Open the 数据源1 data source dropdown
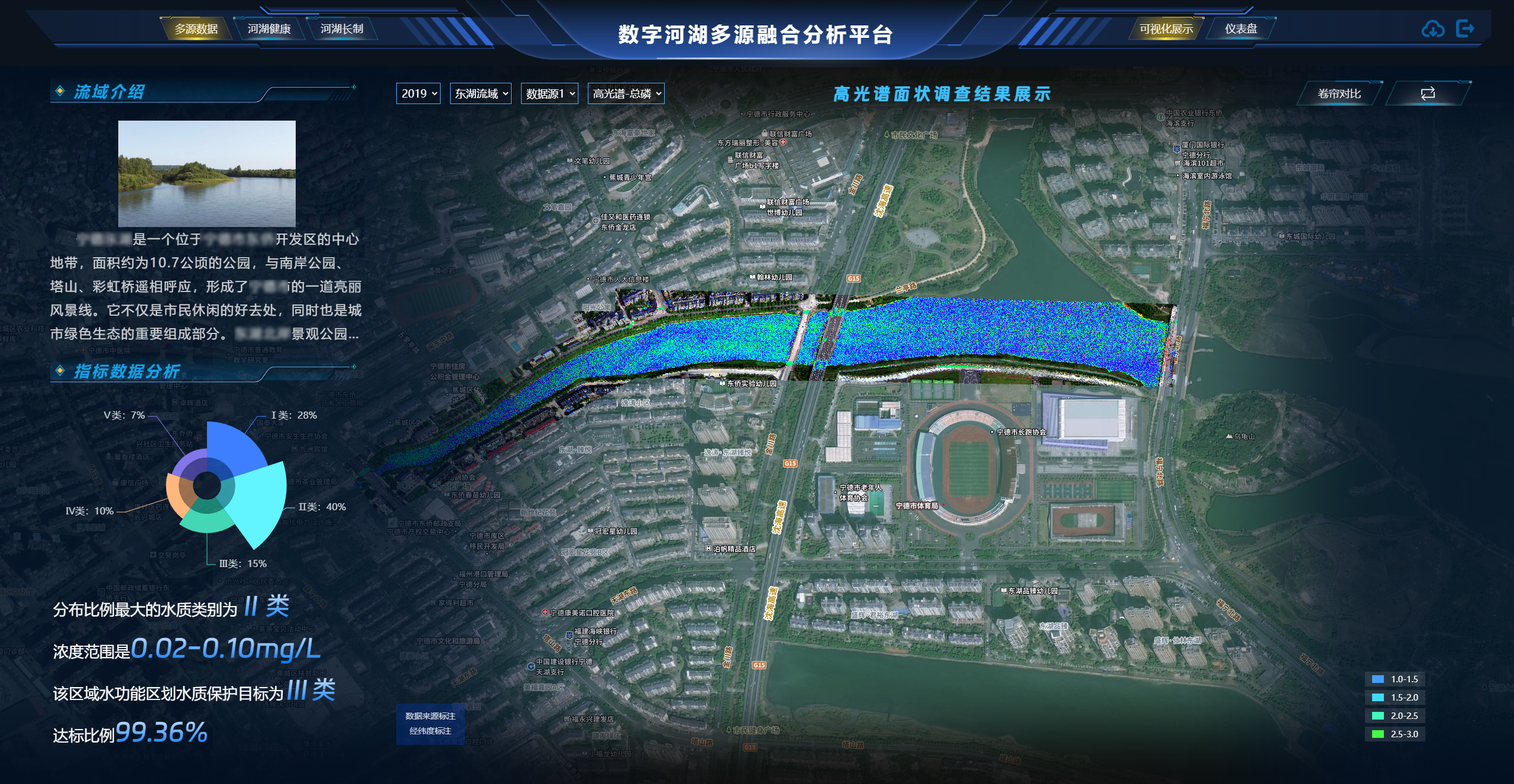 click(x=549, y=93)
